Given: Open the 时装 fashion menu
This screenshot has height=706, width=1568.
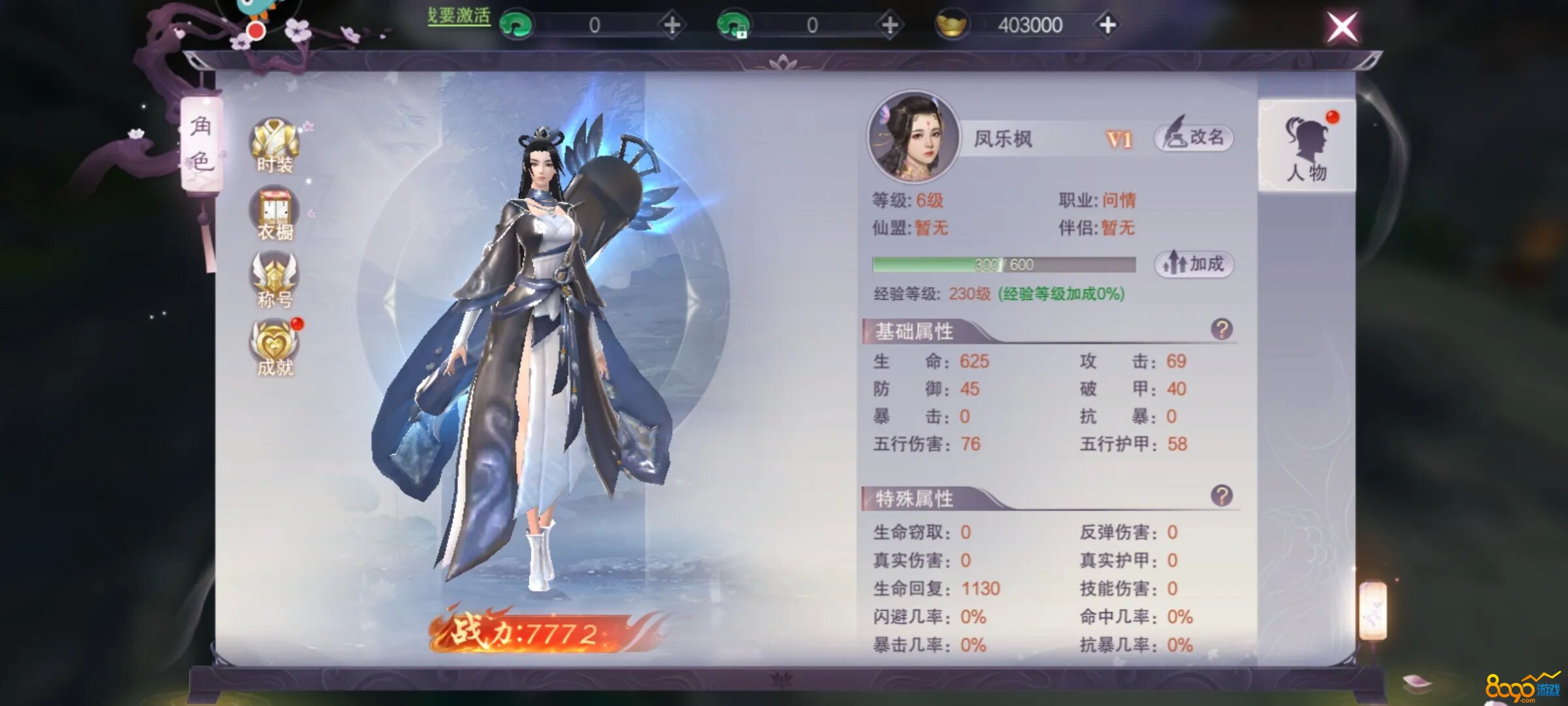Looking at the screenshot, I should pyautogui.click(x=275, y=146).
